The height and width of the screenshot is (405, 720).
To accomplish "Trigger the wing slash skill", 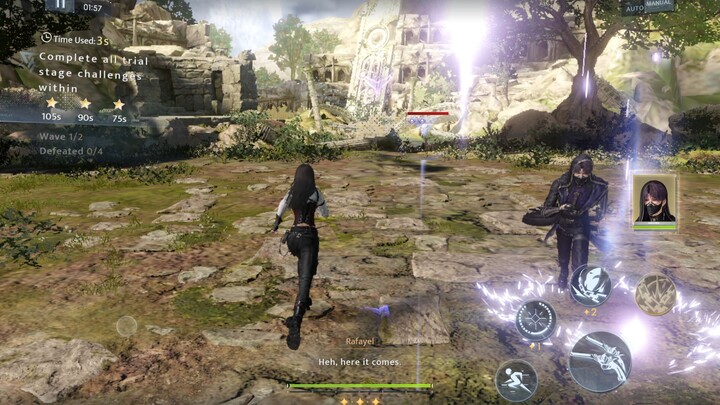I will (x=590, y=286).
